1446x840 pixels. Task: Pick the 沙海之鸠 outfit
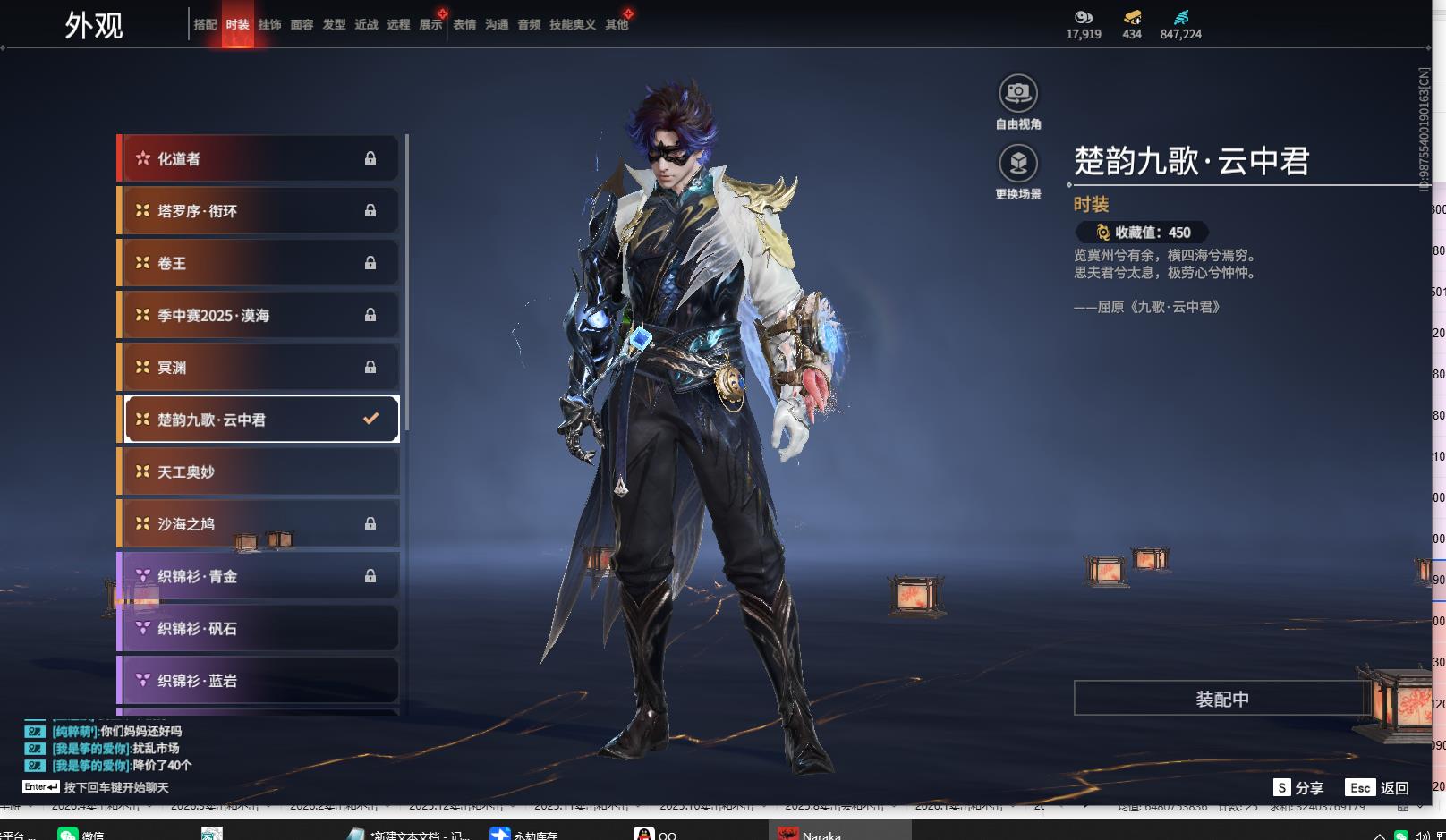[x=259, y=524]
